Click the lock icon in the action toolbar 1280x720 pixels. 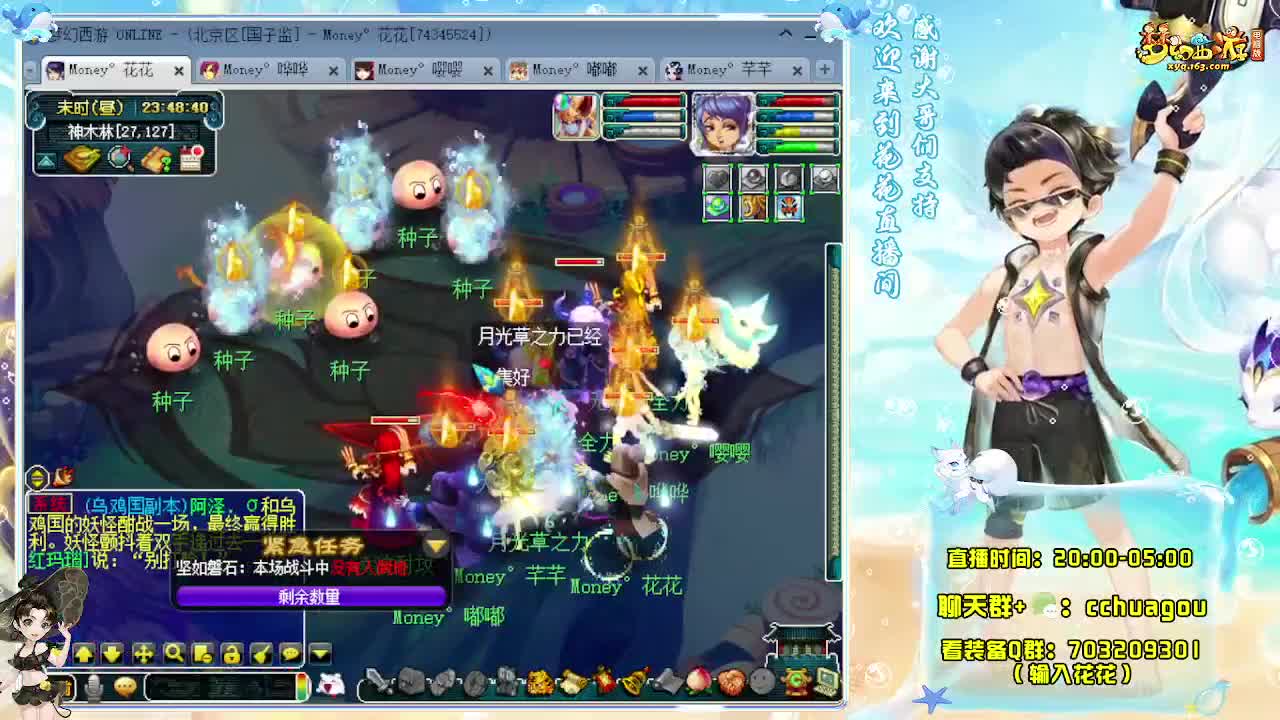click(232, 653)
